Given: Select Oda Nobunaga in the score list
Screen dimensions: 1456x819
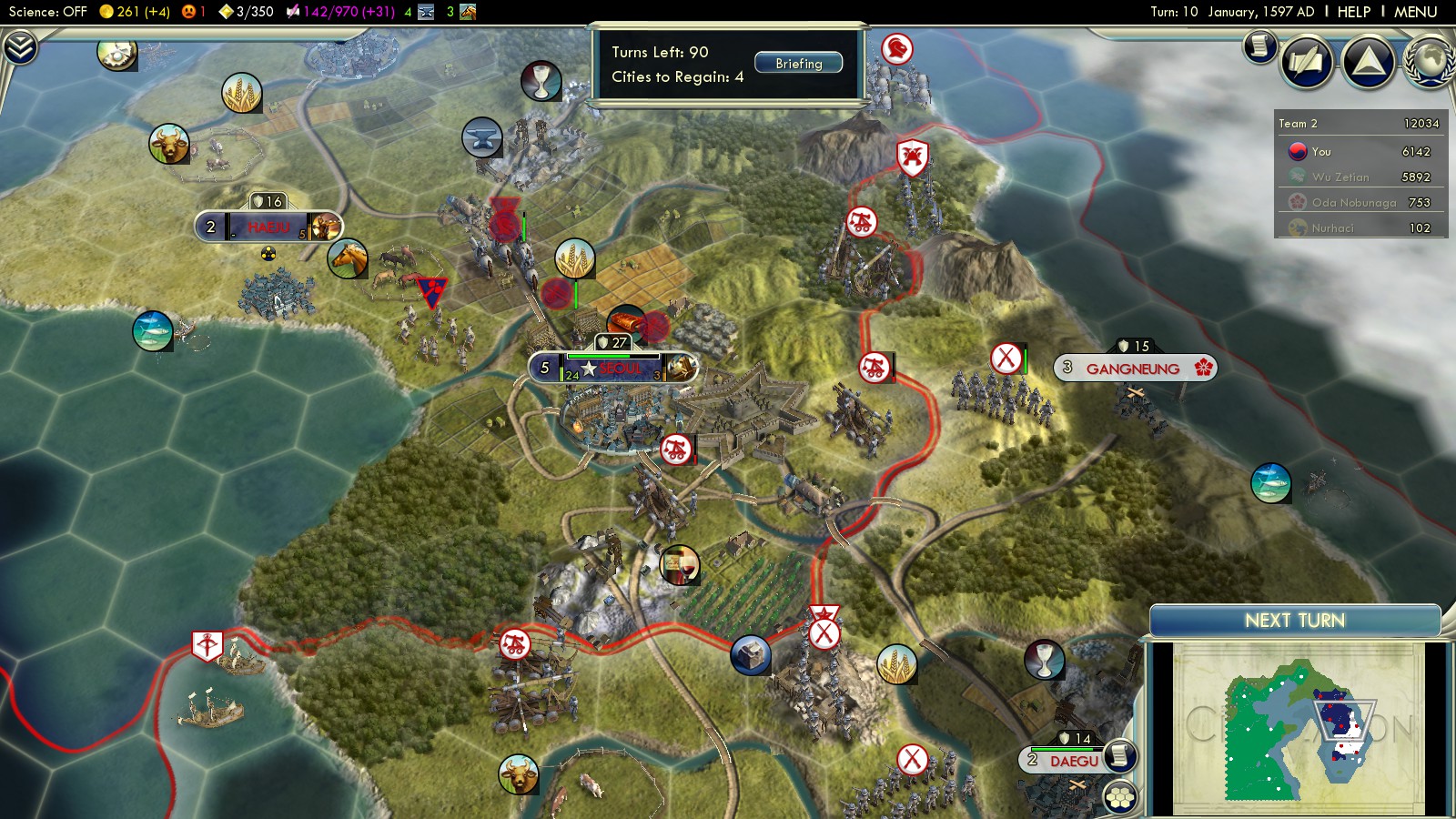Looking at the screenshot, I should [1353, 203].
